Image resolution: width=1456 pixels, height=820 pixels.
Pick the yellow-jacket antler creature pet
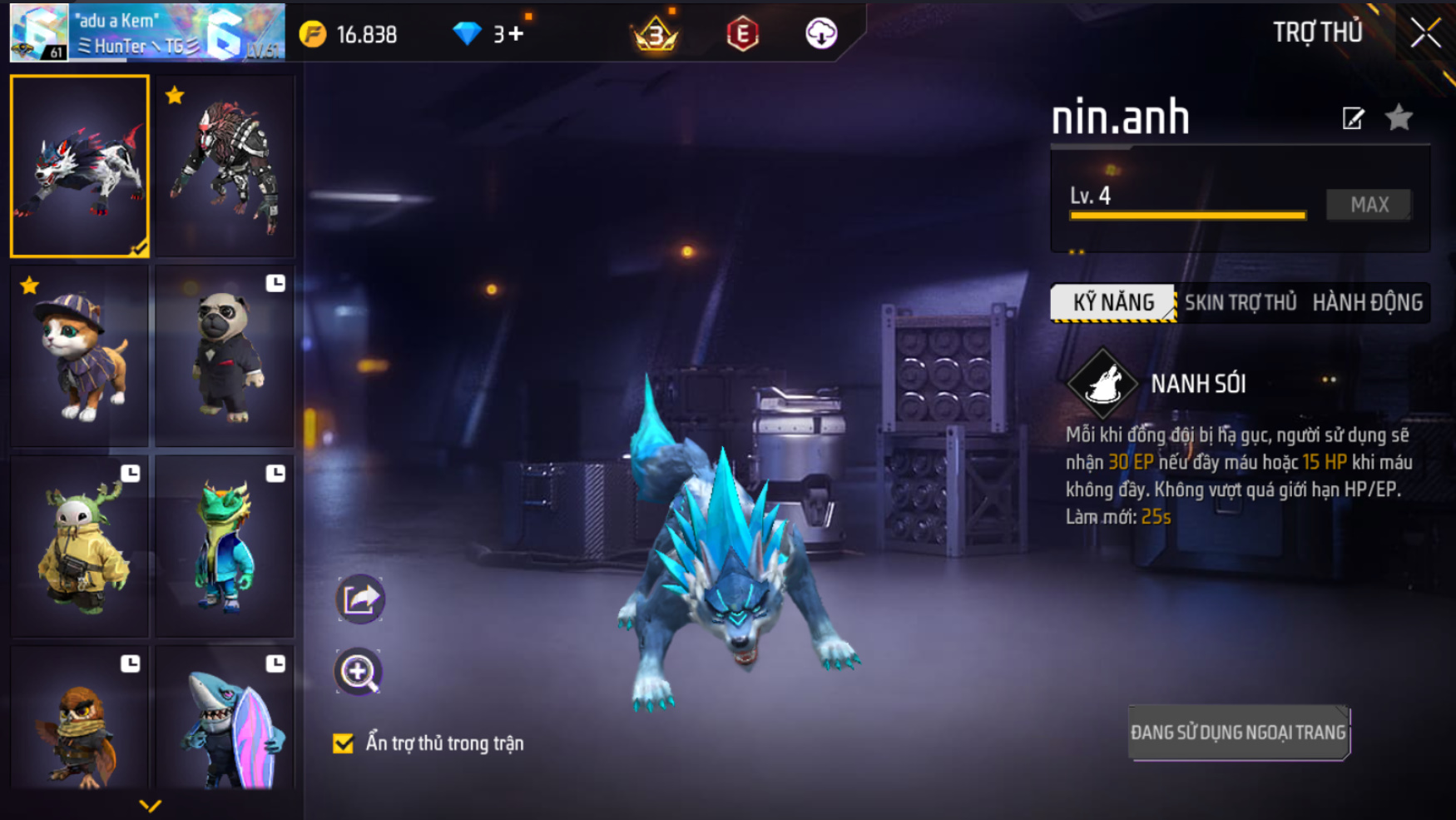[80, 547]
